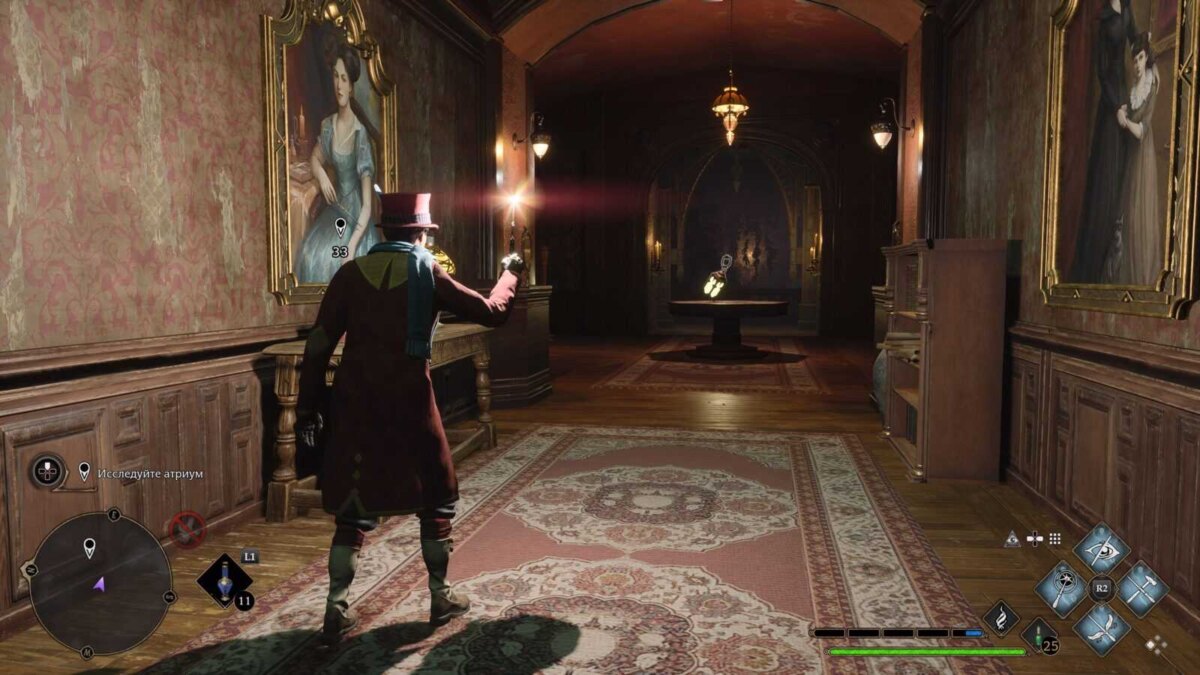Cast Lumos from the glowing wand slot
This screenshot has height=675, width=1200.
(1060, 588)
